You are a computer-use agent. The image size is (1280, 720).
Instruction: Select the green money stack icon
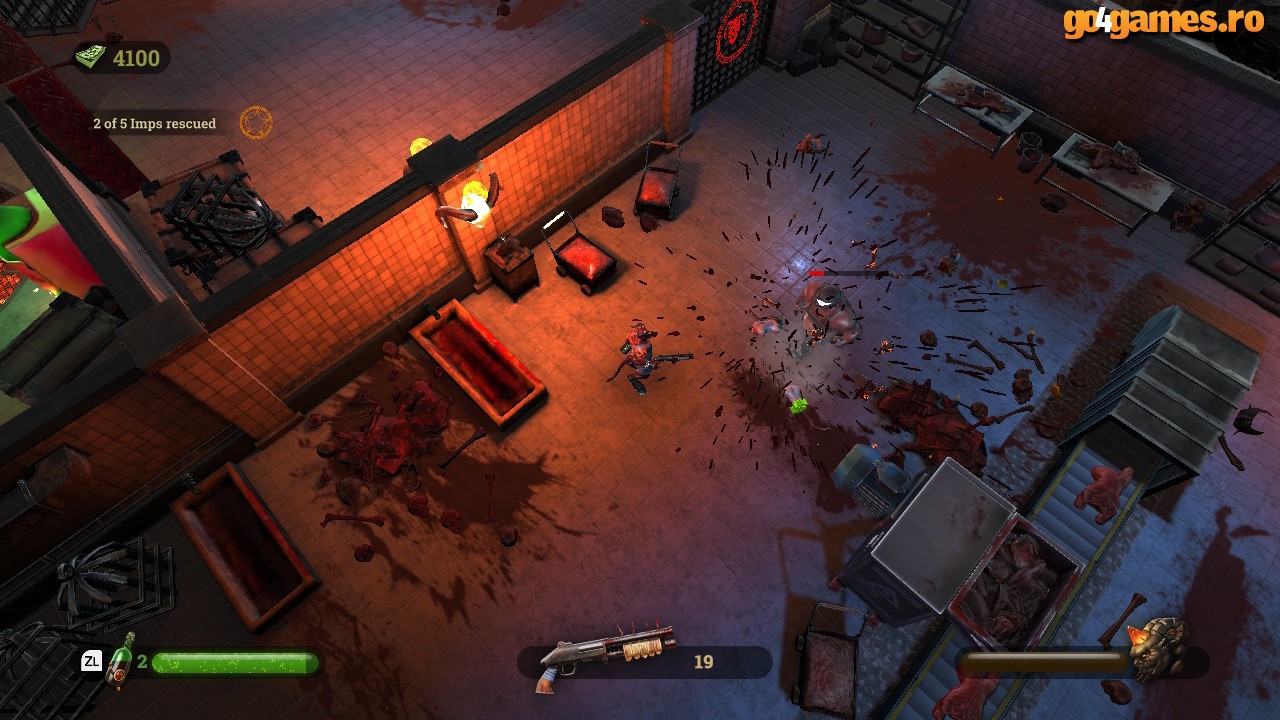91,56
